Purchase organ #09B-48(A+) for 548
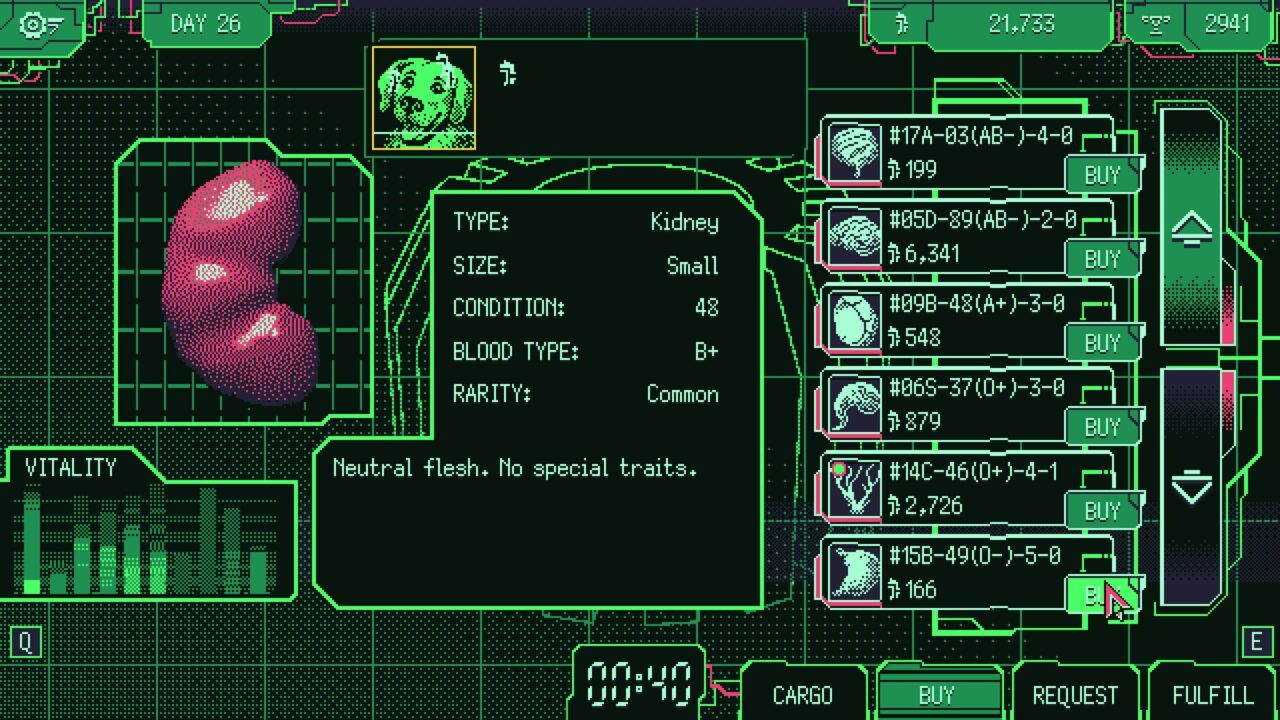1280x720 pixels. coord(1102,343)
